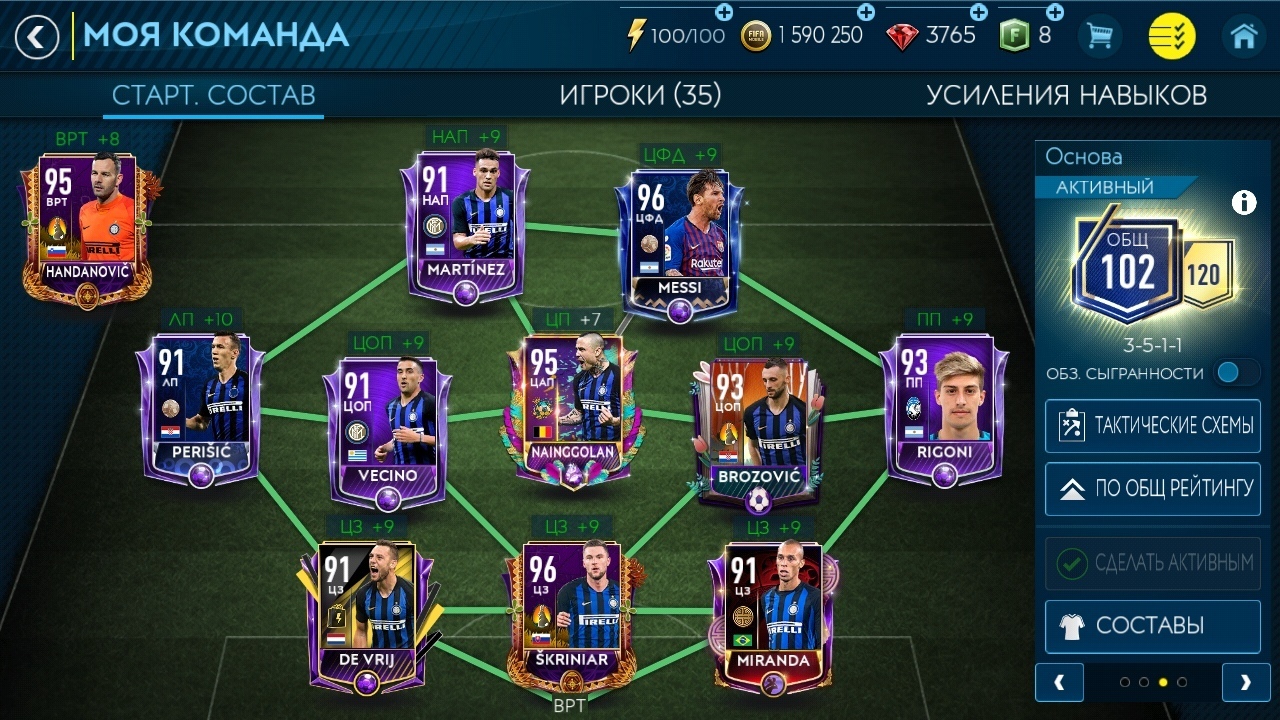Switch to the Игроки (35) tab

coord(640,95)
